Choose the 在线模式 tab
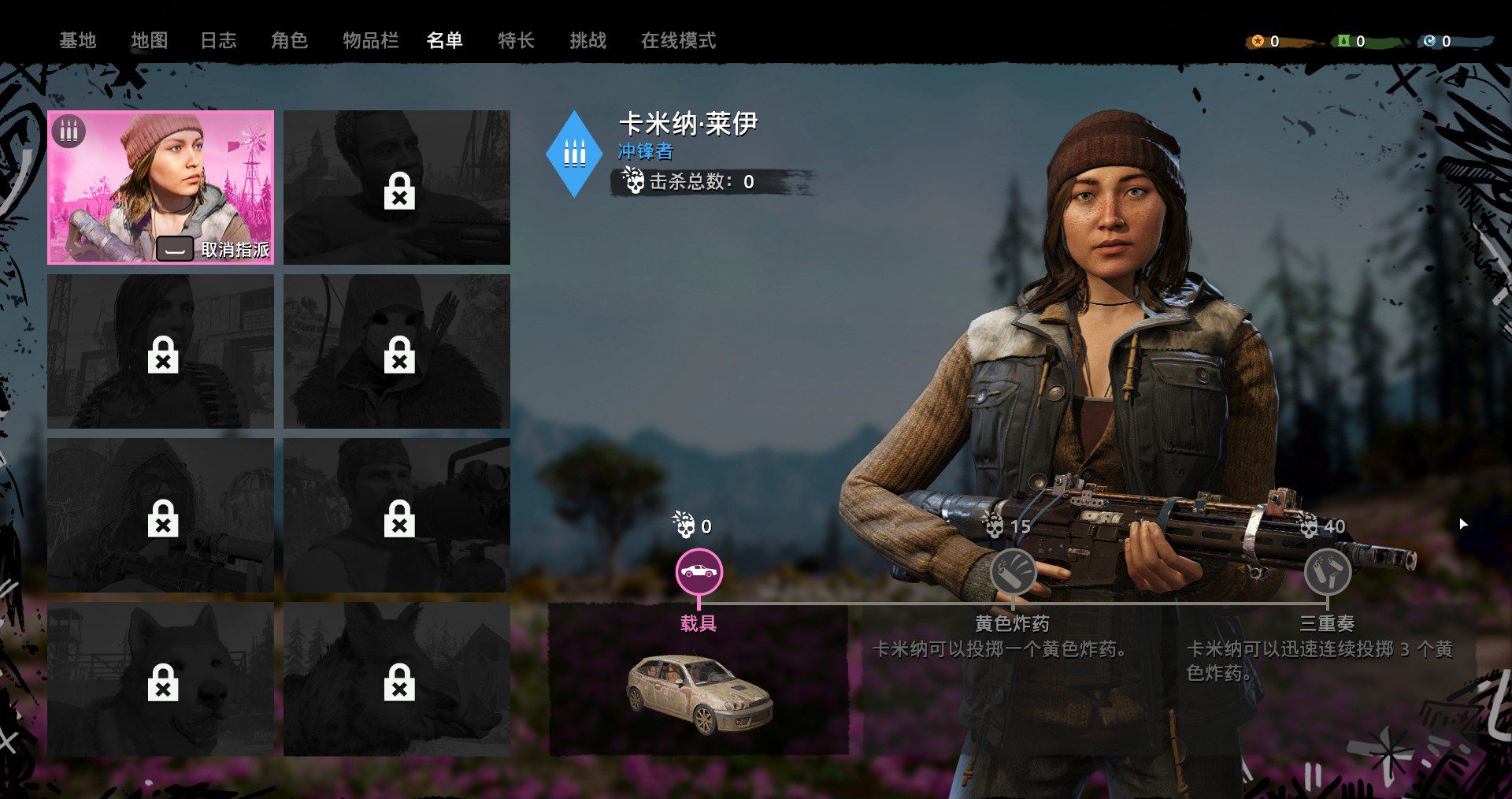This screenshot has height=799, width=1512. 678,40
